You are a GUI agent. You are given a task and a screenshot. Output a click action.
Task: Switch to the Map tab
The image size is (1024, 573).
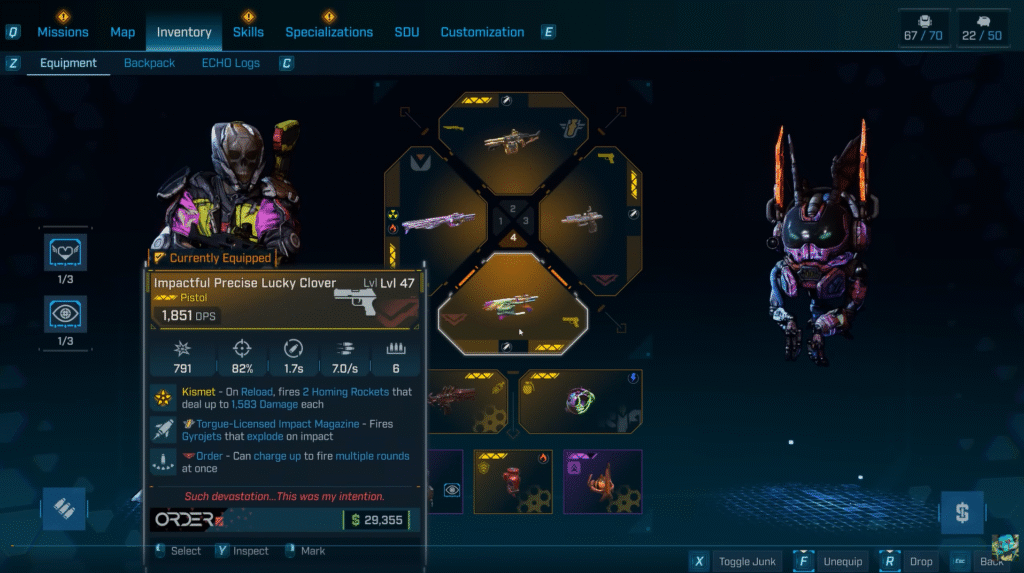tap(123, 32)
